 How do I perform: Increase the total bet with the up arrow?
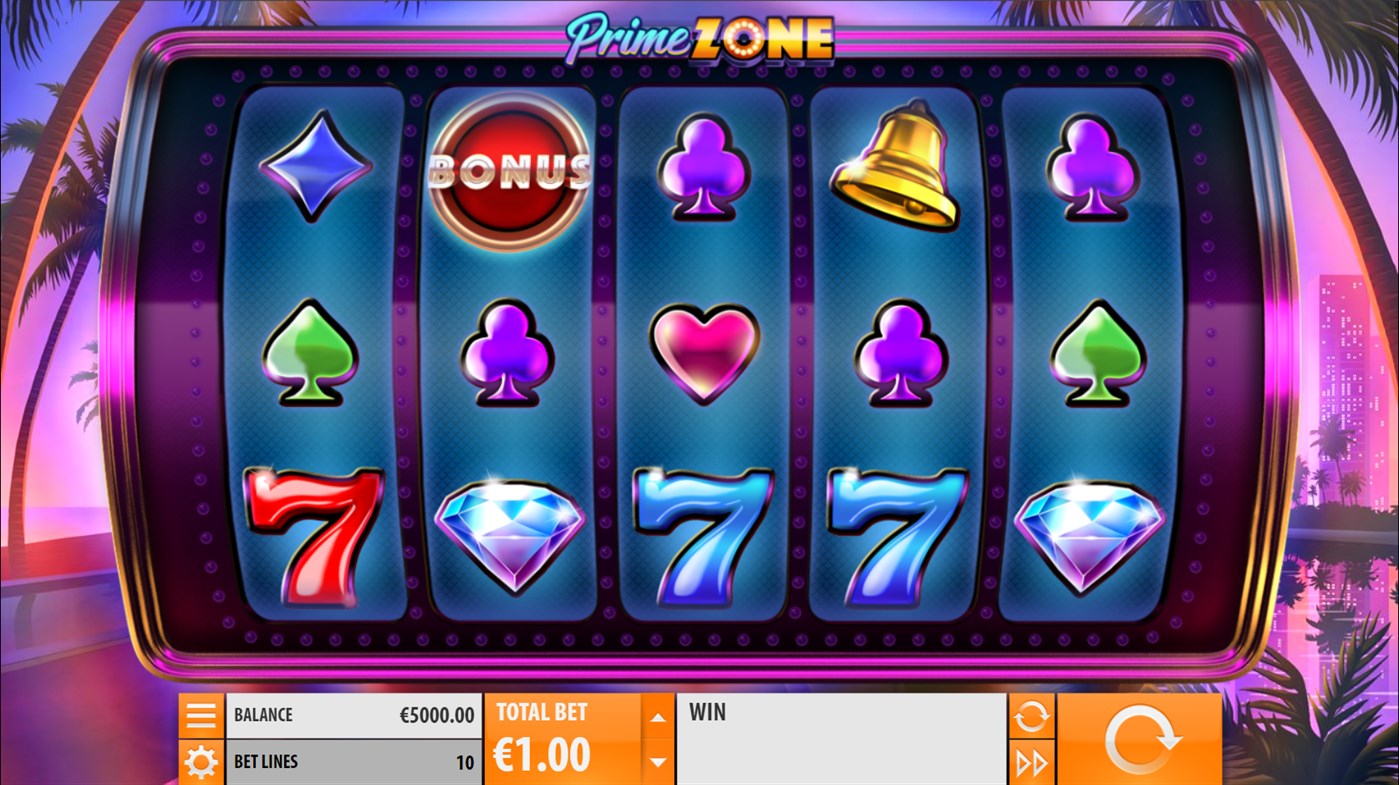point(657,715)
